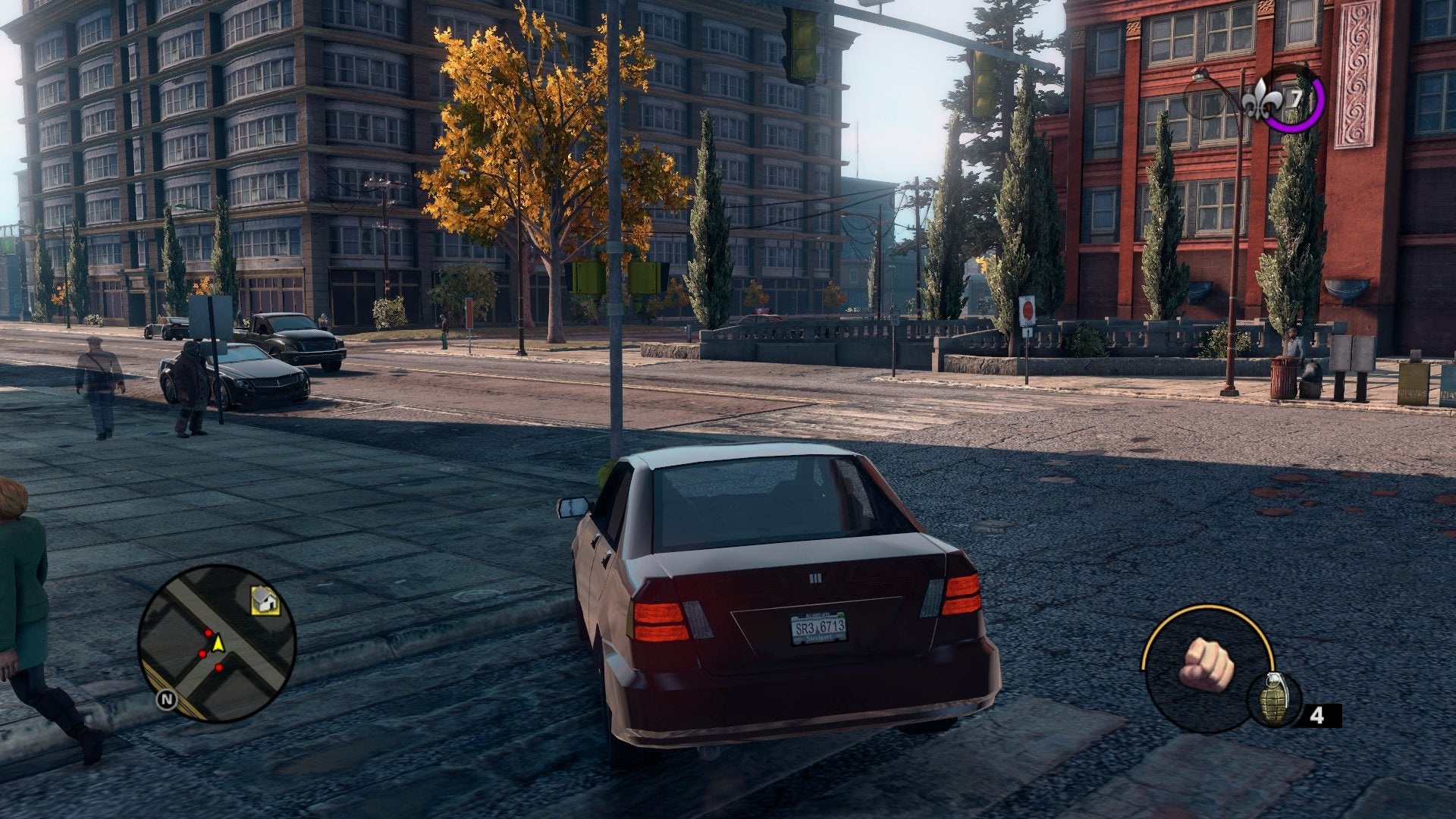Select the grenade icon
Viewport: 1456px width, 819px height.
(1274, 699)
